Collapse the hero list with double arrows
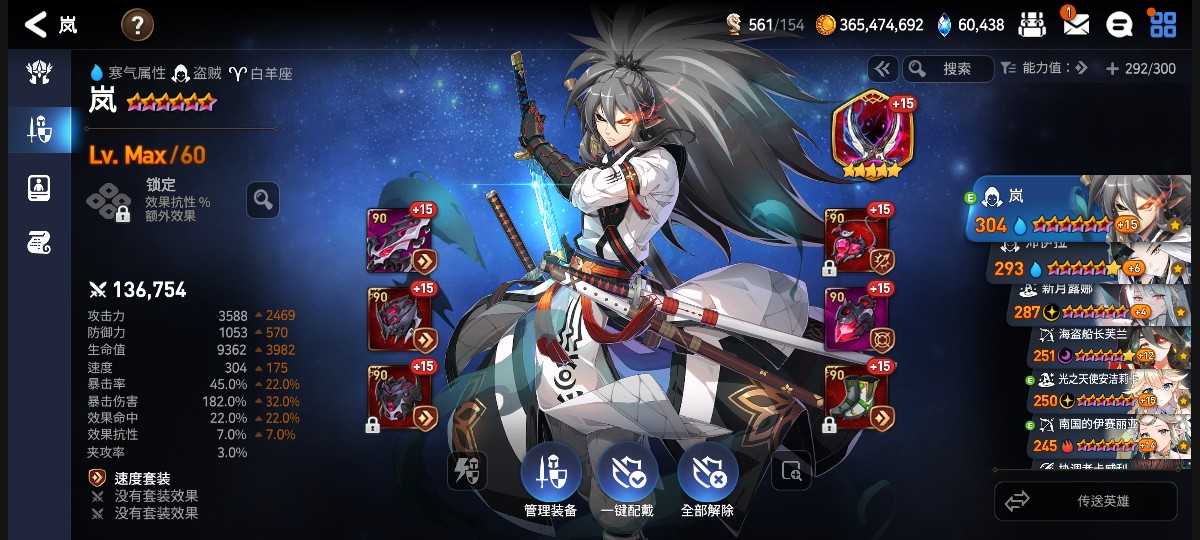The width and height of the screenshot is (1200, 540). [882, 69]
